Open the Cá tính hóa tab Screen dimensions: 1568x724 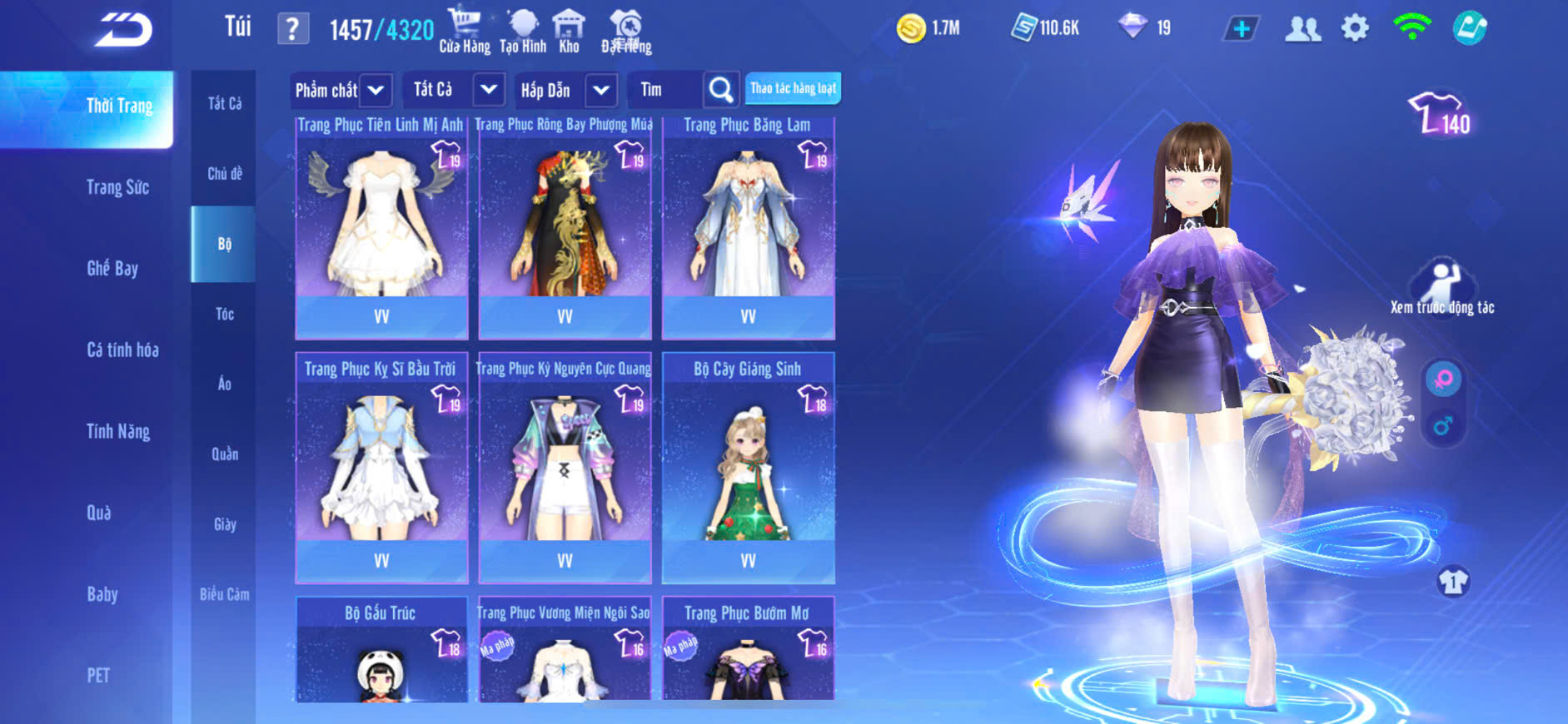[122, 350]
